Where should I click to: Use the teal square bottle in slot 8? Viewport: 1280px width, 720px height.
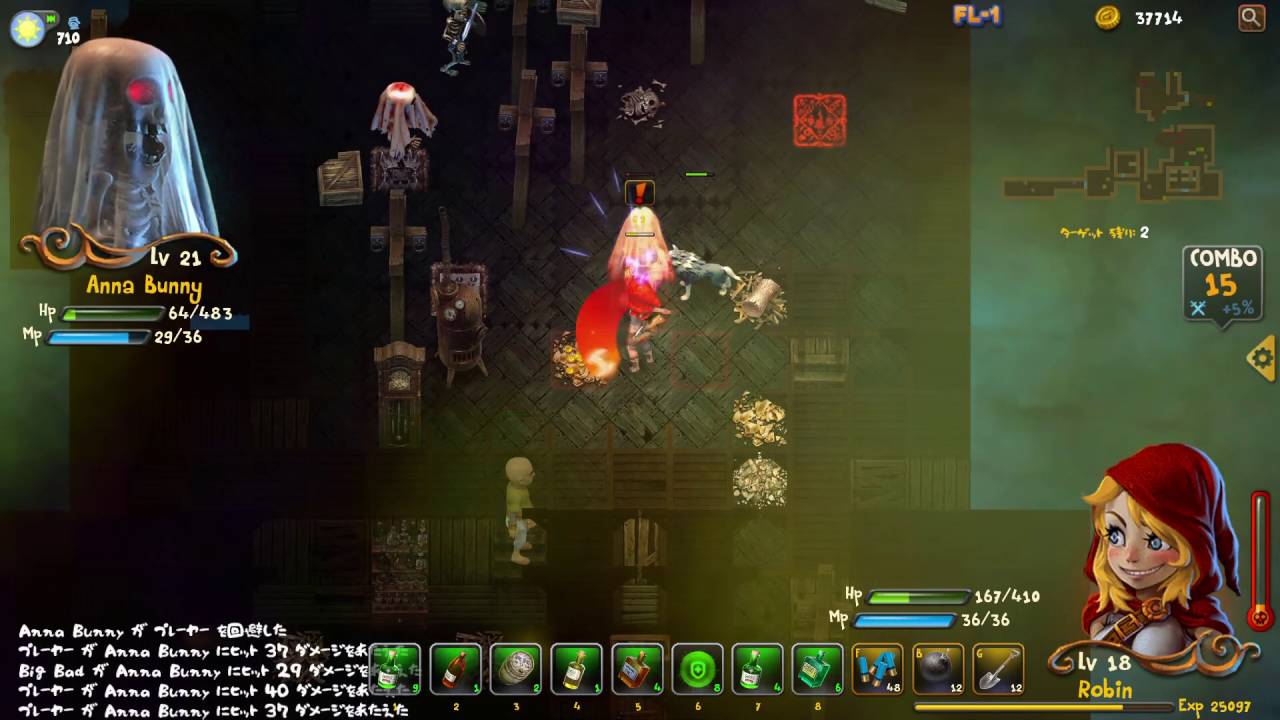(x=817, y=669)
